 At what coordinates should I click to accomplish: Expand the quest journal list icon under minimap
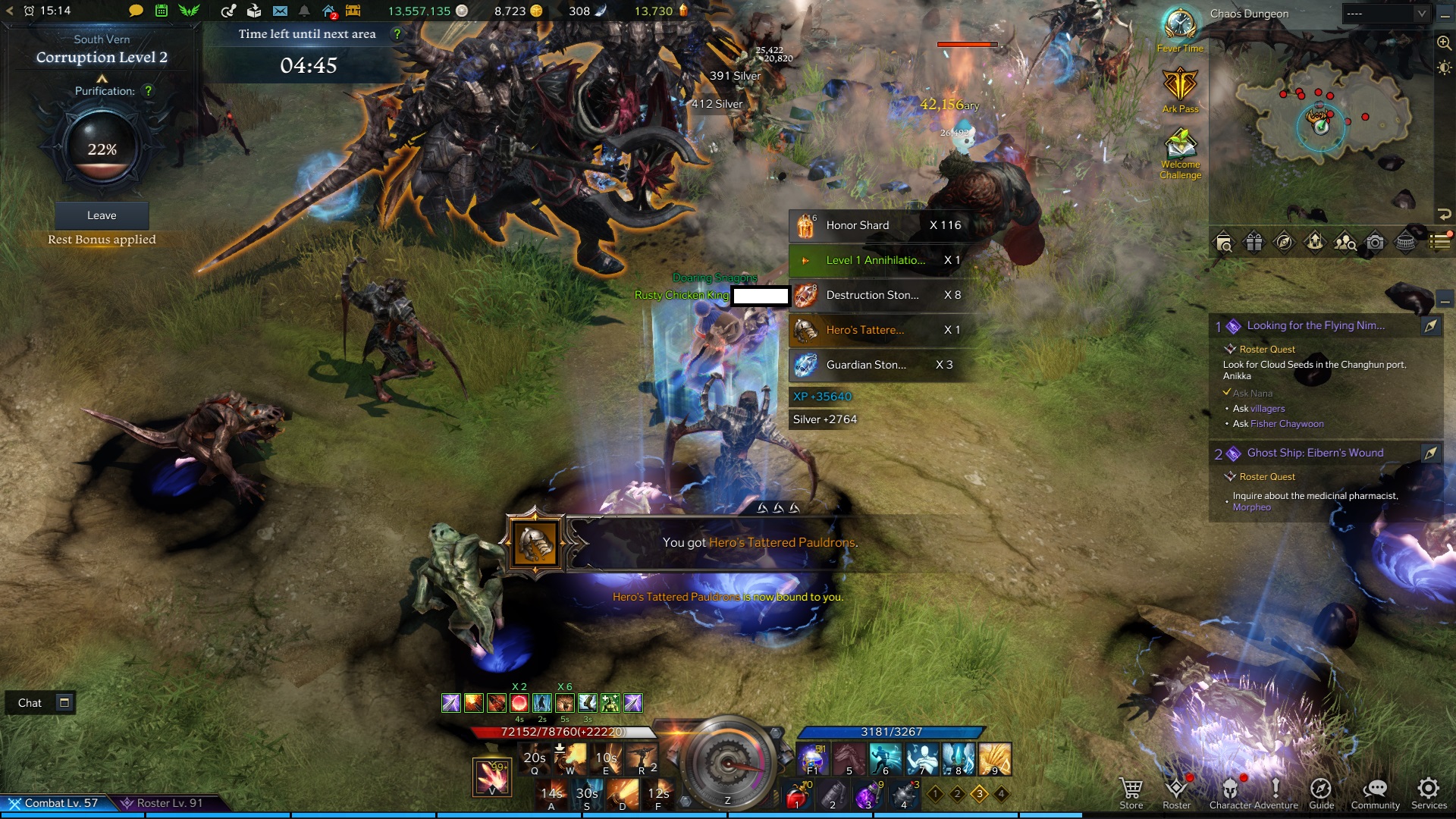tap(1439, 243)
